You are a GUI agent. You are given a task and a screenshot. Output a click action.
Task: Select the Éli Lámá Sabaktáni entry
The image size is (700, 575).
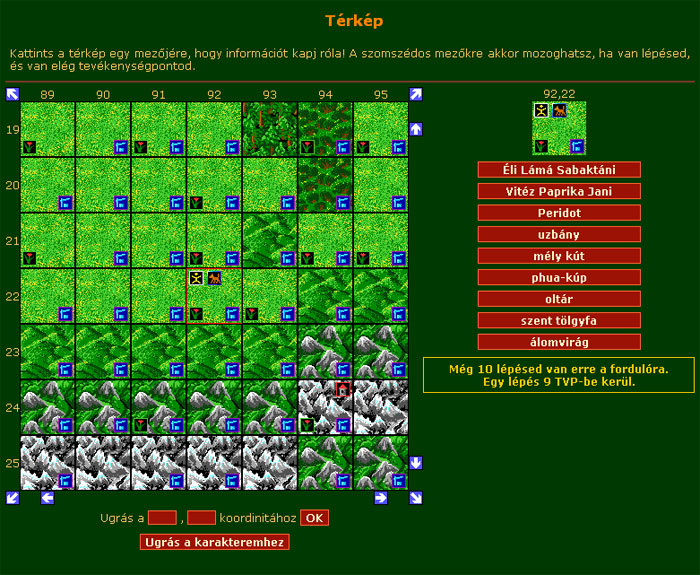tap(559, 170)
